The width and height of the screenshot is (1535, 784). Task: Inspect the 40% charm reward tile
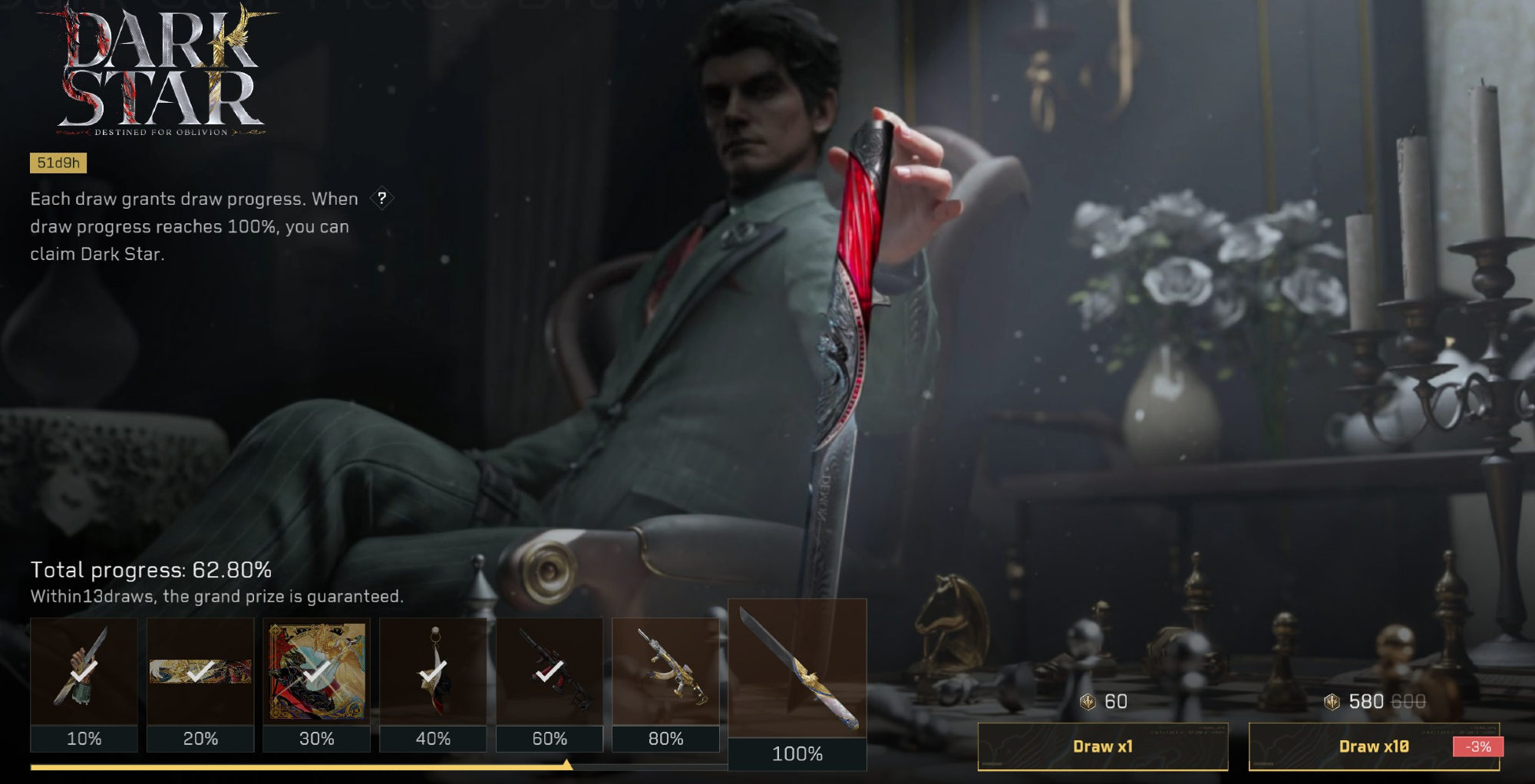433,673
